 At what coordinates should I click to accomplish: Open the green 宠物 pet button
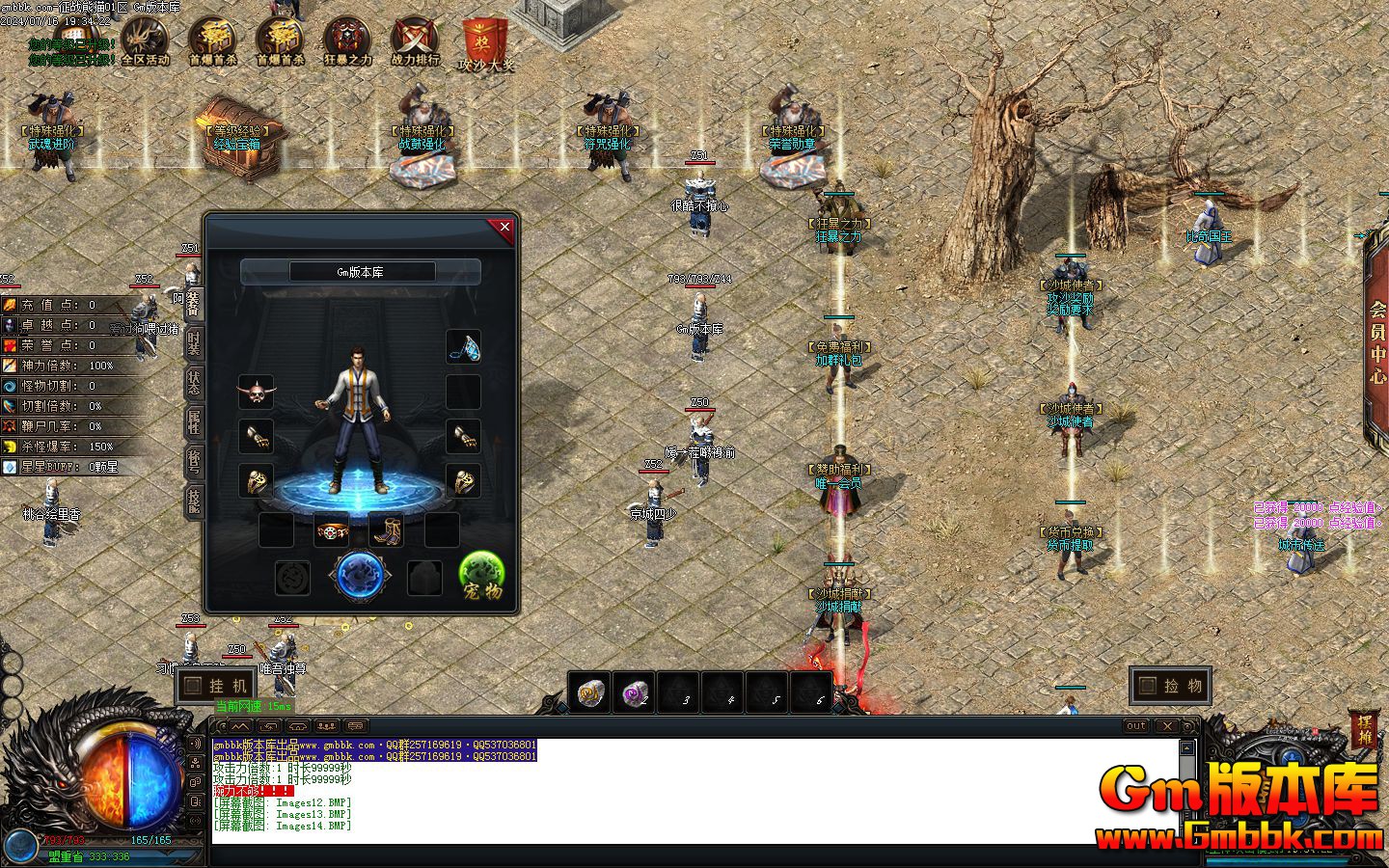(x=482, y=576)
